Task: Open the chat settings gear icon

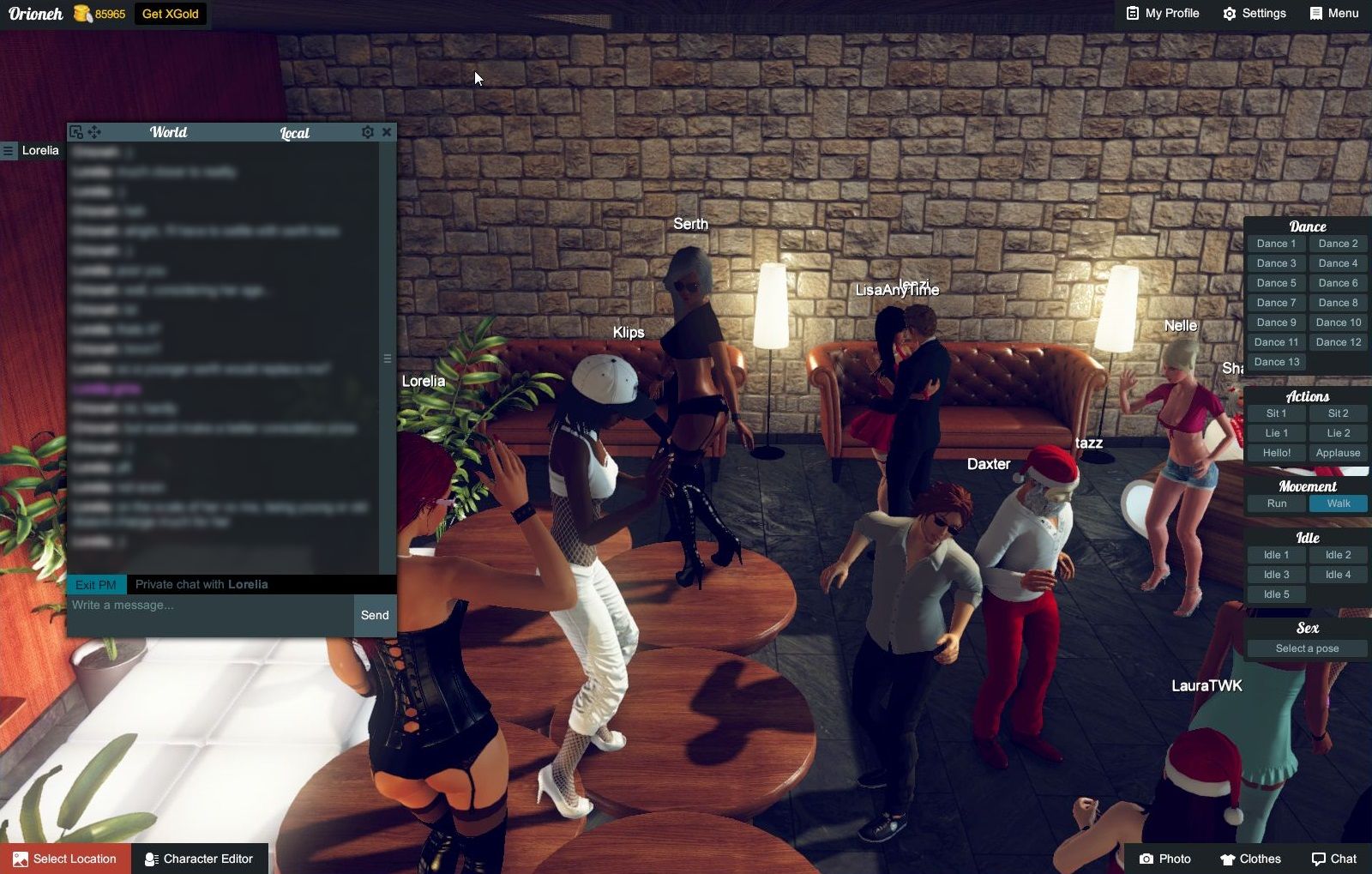Action: (368, 132)
